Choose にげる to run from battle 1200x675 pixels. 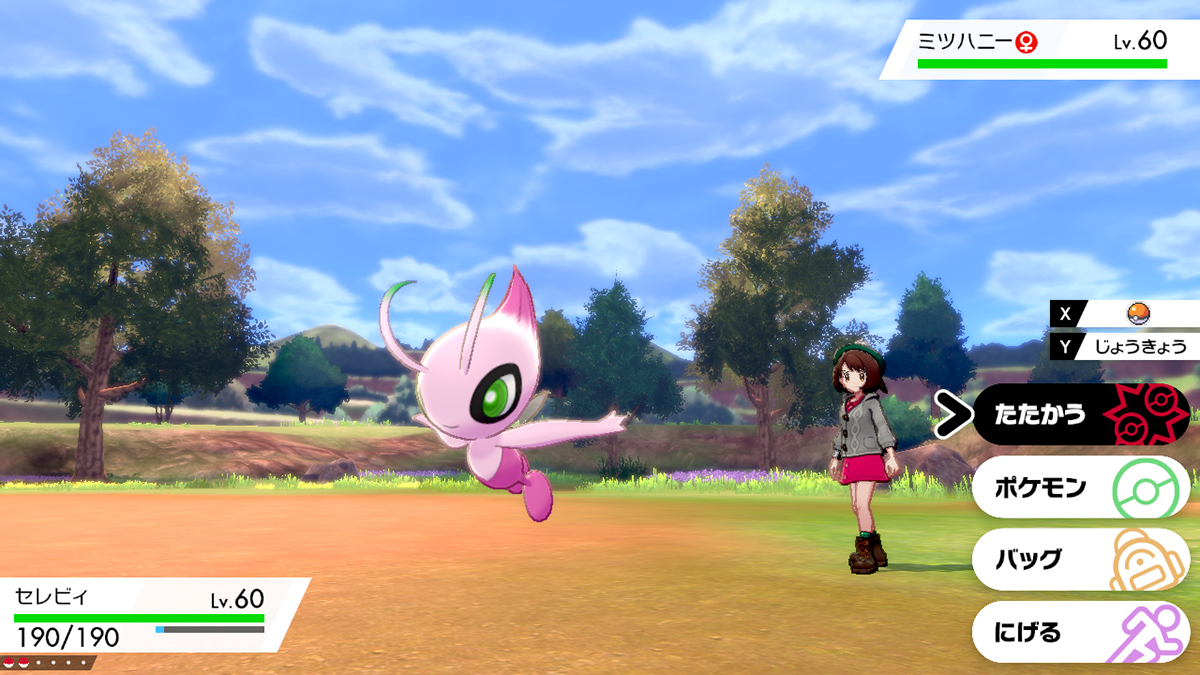click(x=1080, y=632)
